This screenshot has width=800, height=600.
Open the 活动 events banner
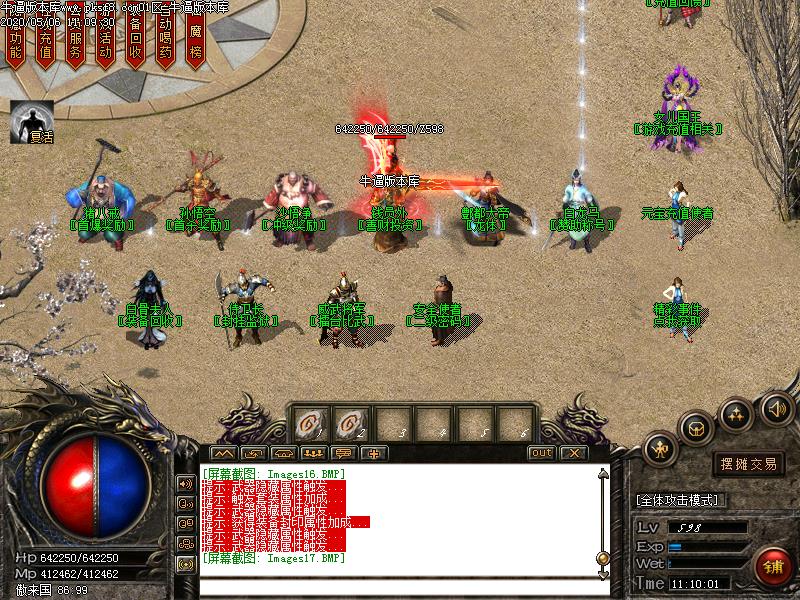click(x=105, y=43)
